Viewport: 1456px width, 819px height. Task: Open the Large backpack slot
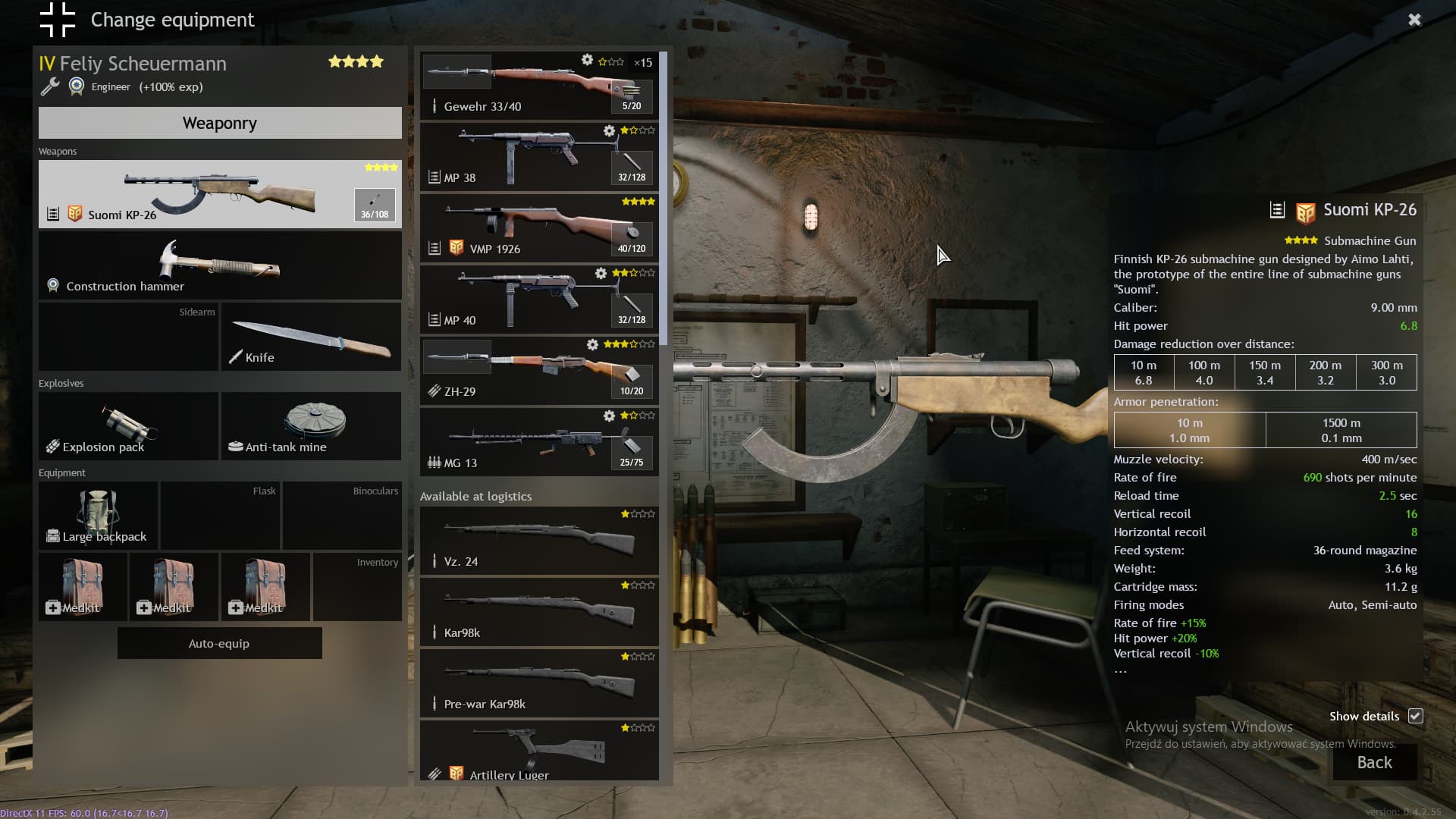[x=99, y=516]
